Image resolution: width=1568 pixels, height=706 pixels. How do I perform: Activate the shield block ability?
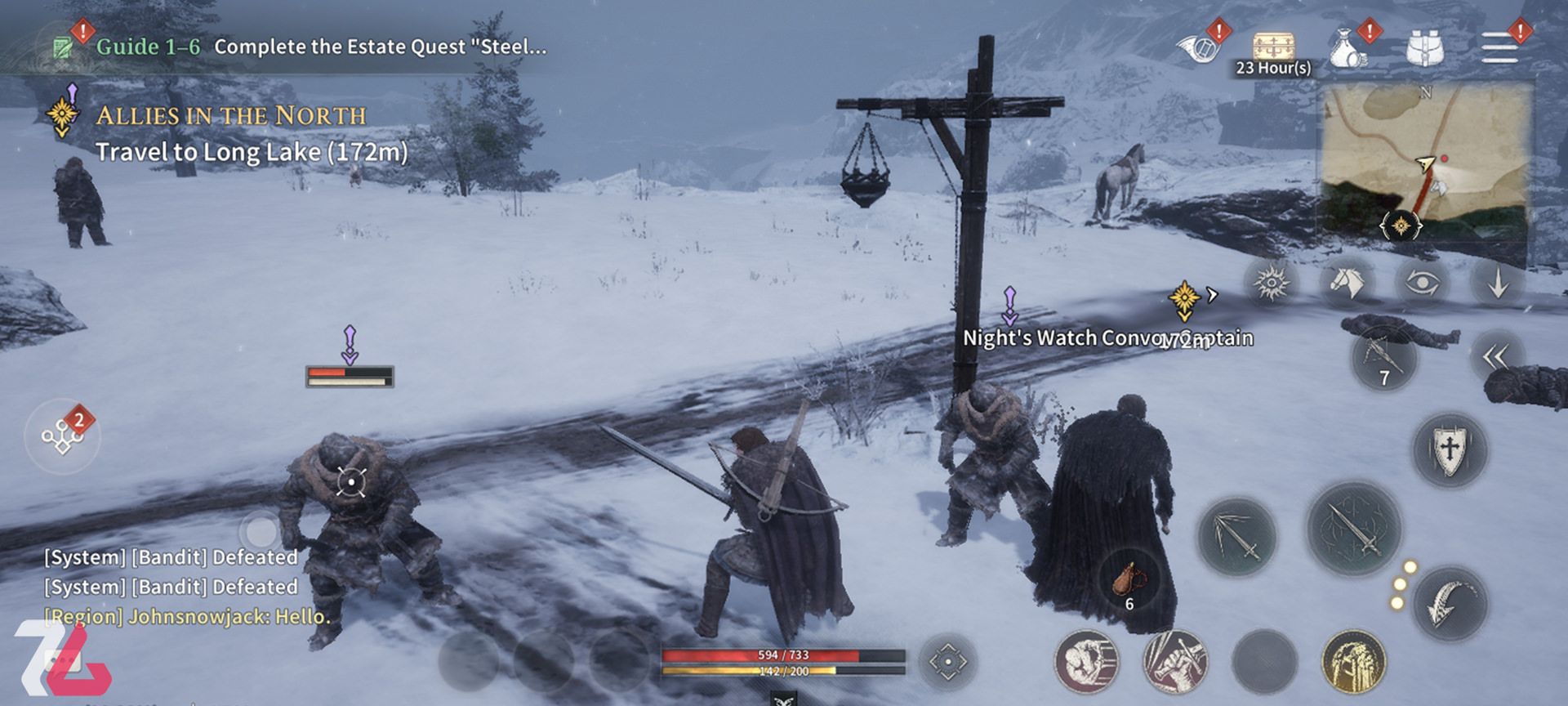coord(1450,449)
